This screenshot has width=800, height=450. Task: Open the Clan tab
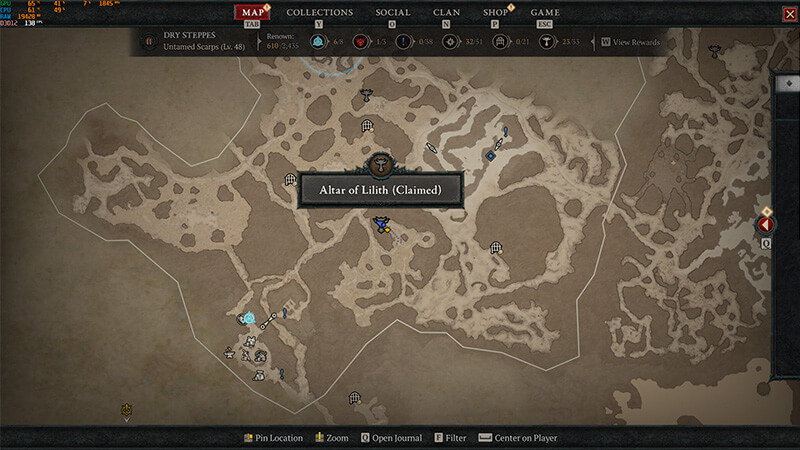(447, 12)
